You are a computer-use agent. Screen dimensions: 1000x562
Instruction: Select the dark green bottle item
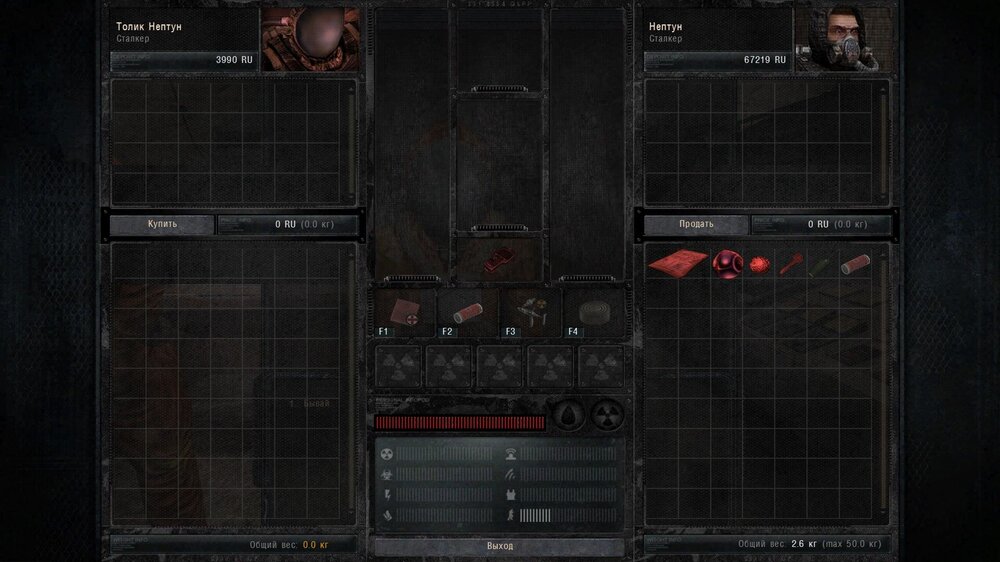click(820, 265)
